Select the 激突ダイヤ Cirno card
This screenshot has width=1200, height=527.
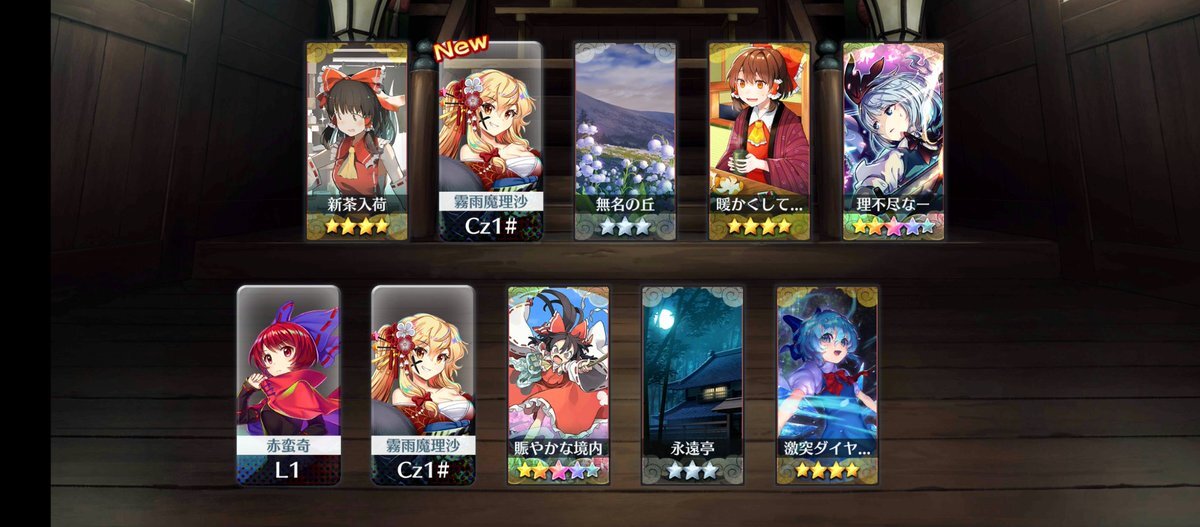pyautogui.click(x=827, y=385)
